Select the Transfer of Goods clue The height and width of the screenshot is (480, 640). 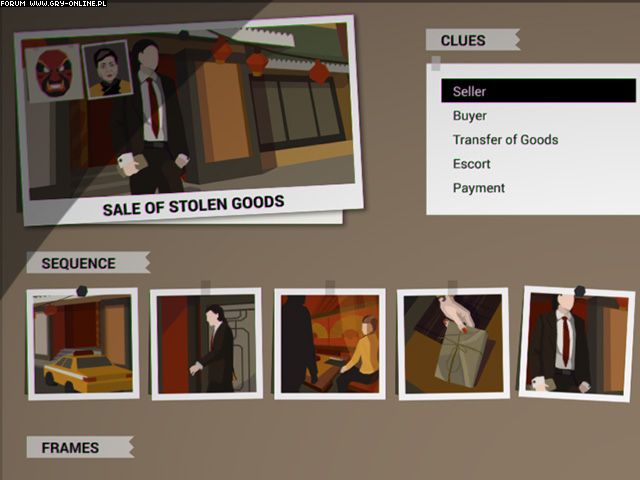[x=505, y=140]
